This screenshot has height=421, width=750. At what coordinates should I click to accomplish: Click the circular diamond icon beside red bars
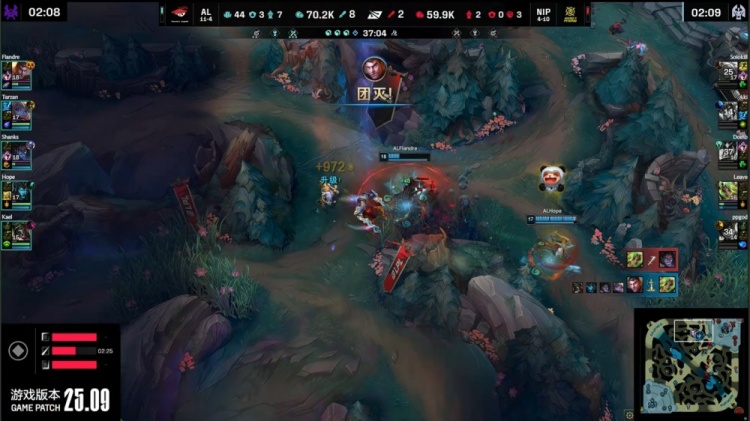pyautogui.click(x=17, y=351)
